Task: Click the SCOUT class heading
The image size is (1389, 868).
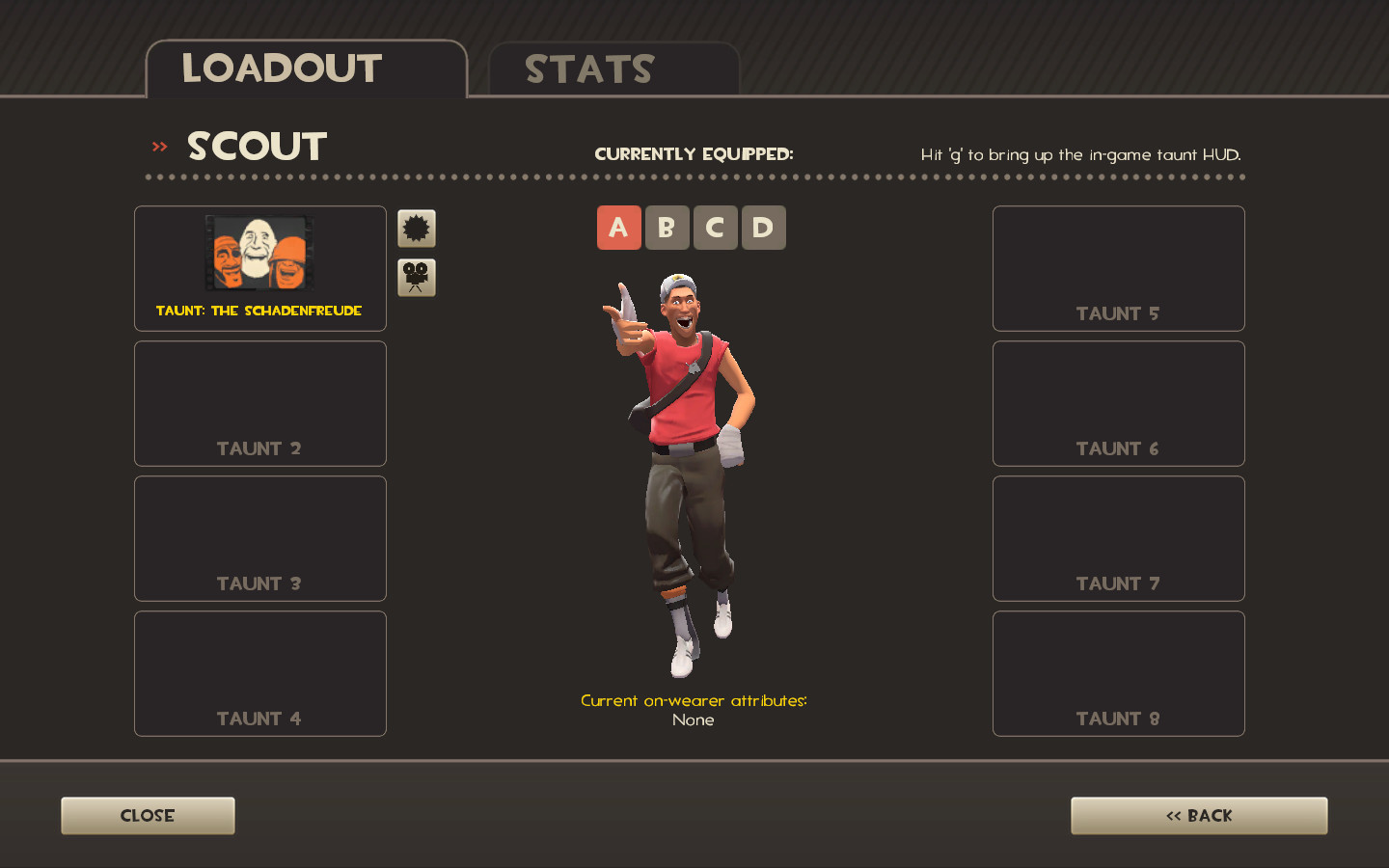Action: point(256,146)
